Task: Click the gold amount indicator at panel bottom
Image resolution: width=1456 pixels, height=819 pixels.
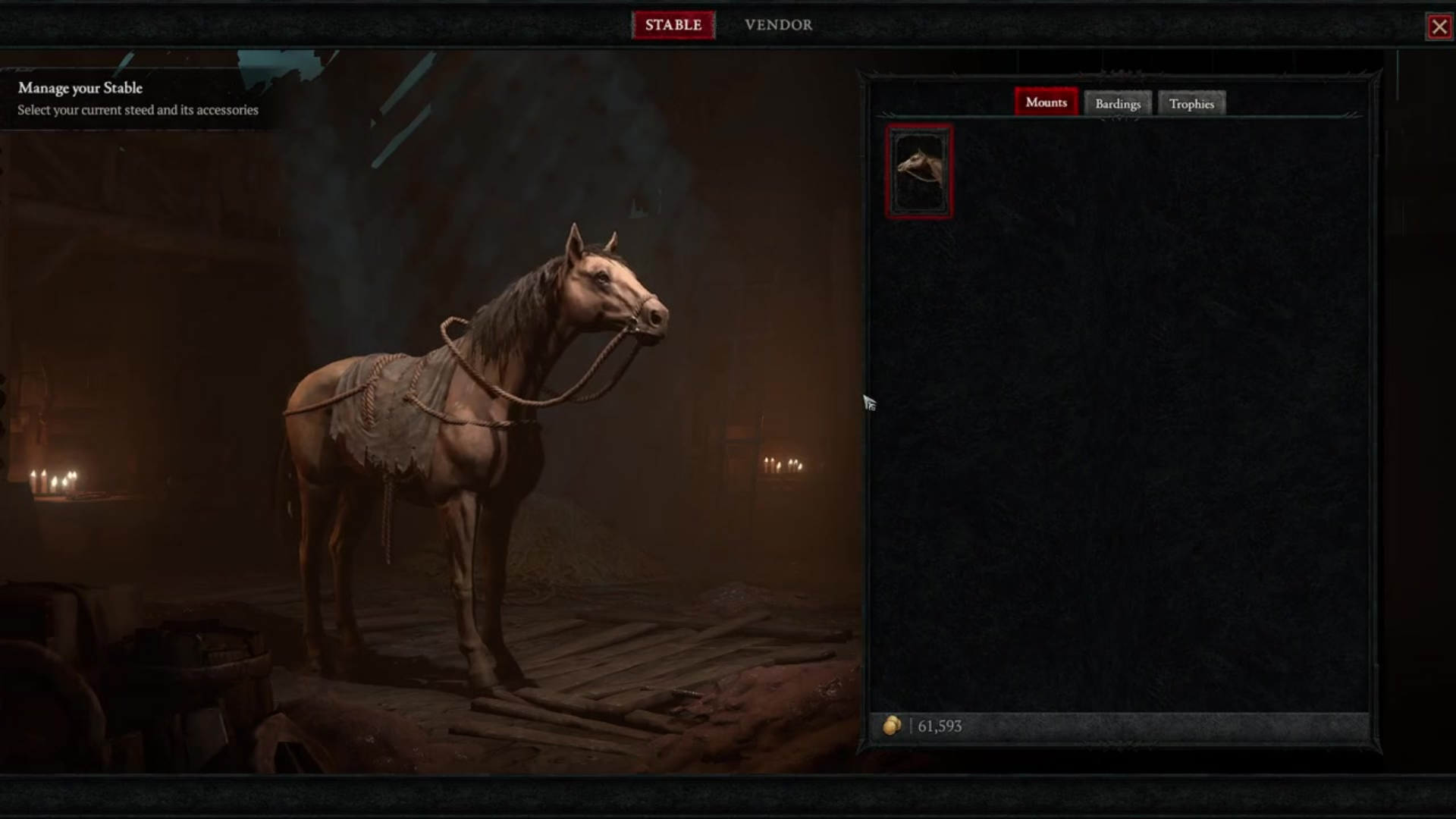Action: coord(925,726)
